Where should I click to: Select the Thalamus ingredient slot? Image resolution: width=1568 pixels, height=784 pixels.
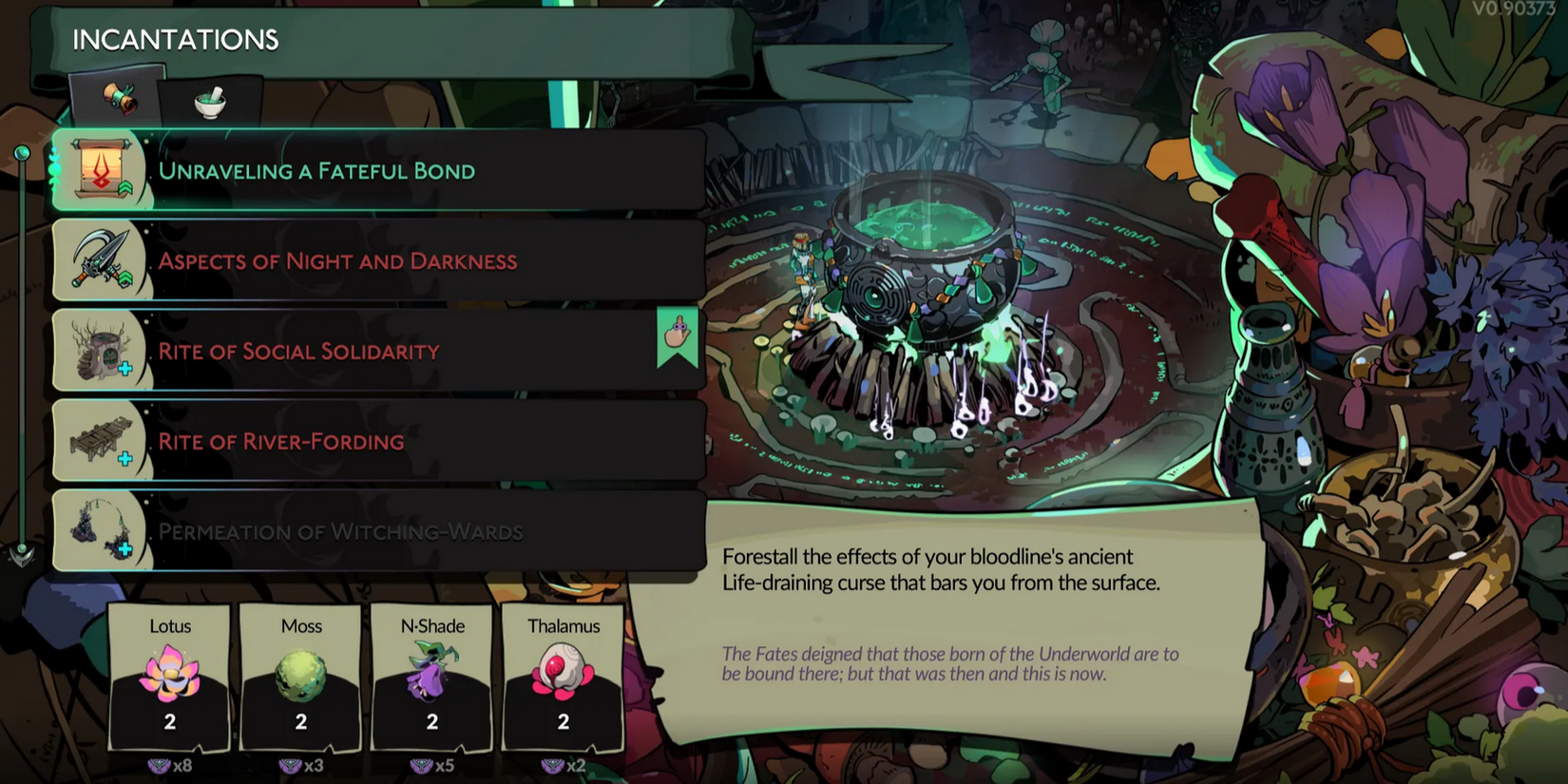coord(564,677)
